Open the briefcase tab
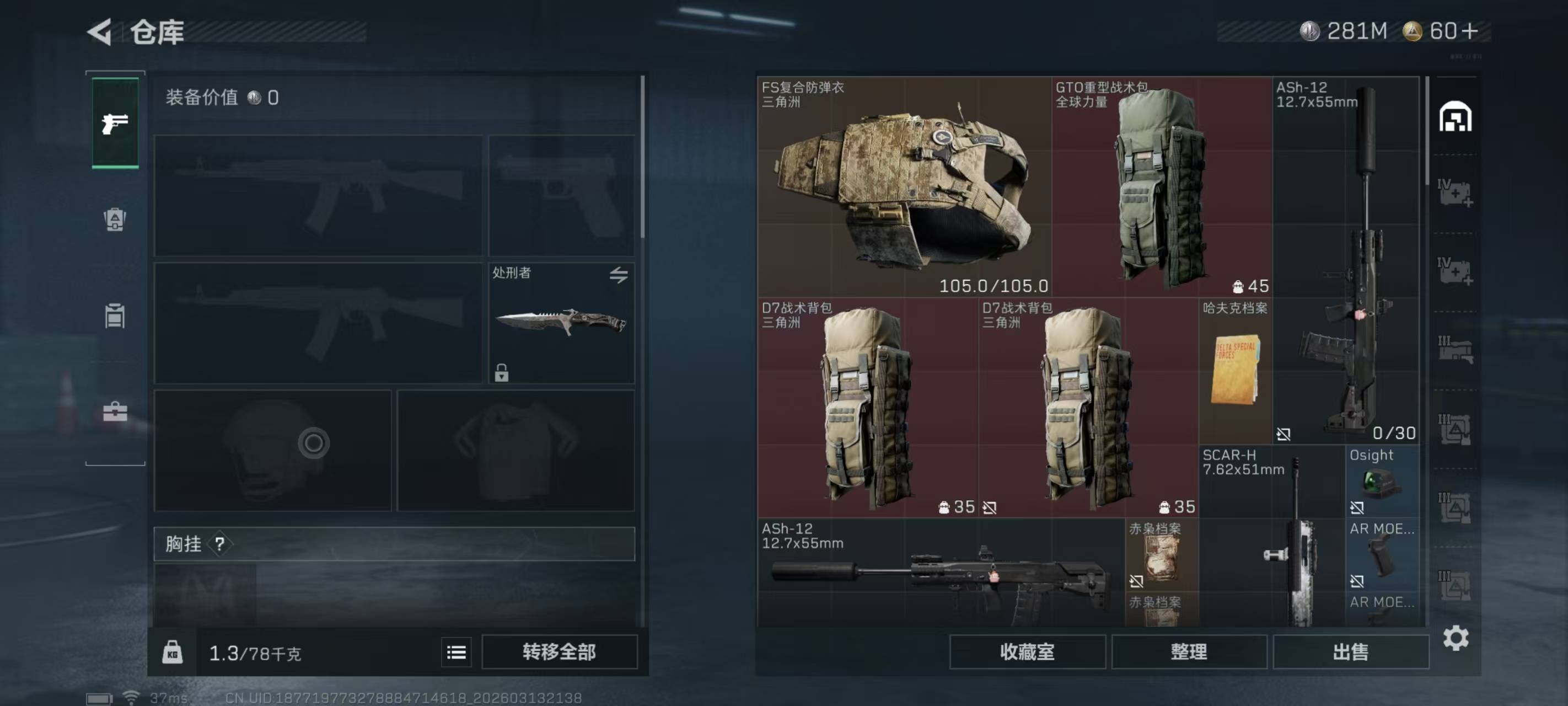 pyautogui.click(x=115, y=412)
